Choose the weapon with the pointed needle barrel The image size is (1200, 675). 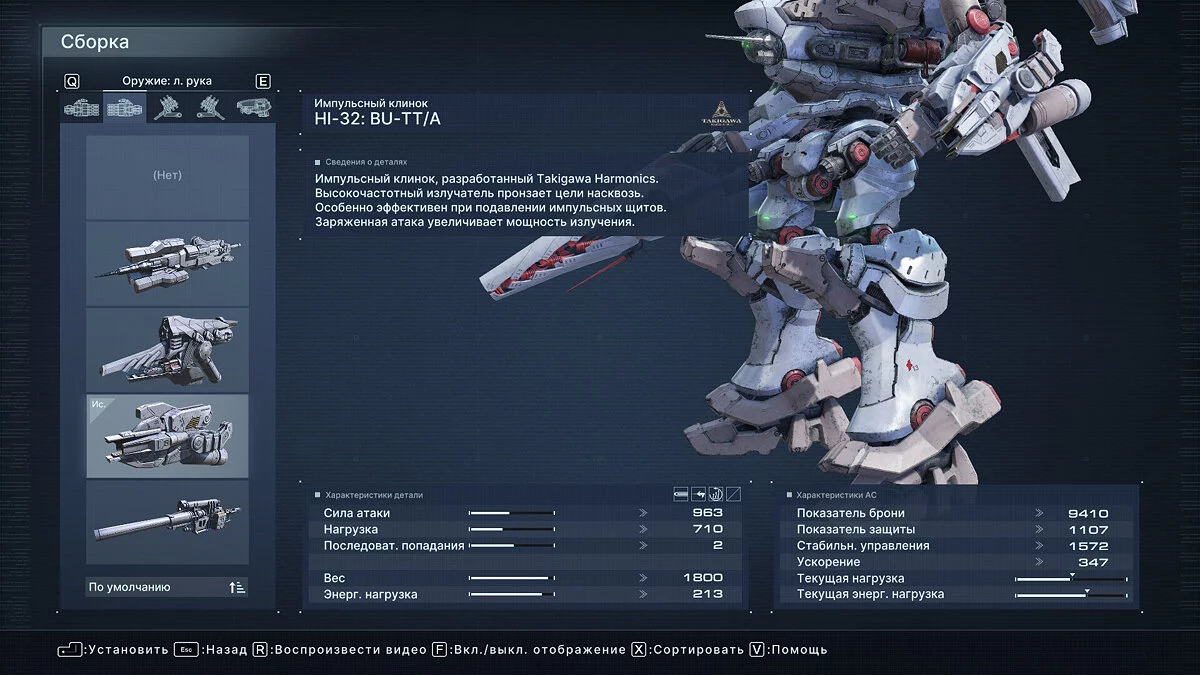coord(167,263)
